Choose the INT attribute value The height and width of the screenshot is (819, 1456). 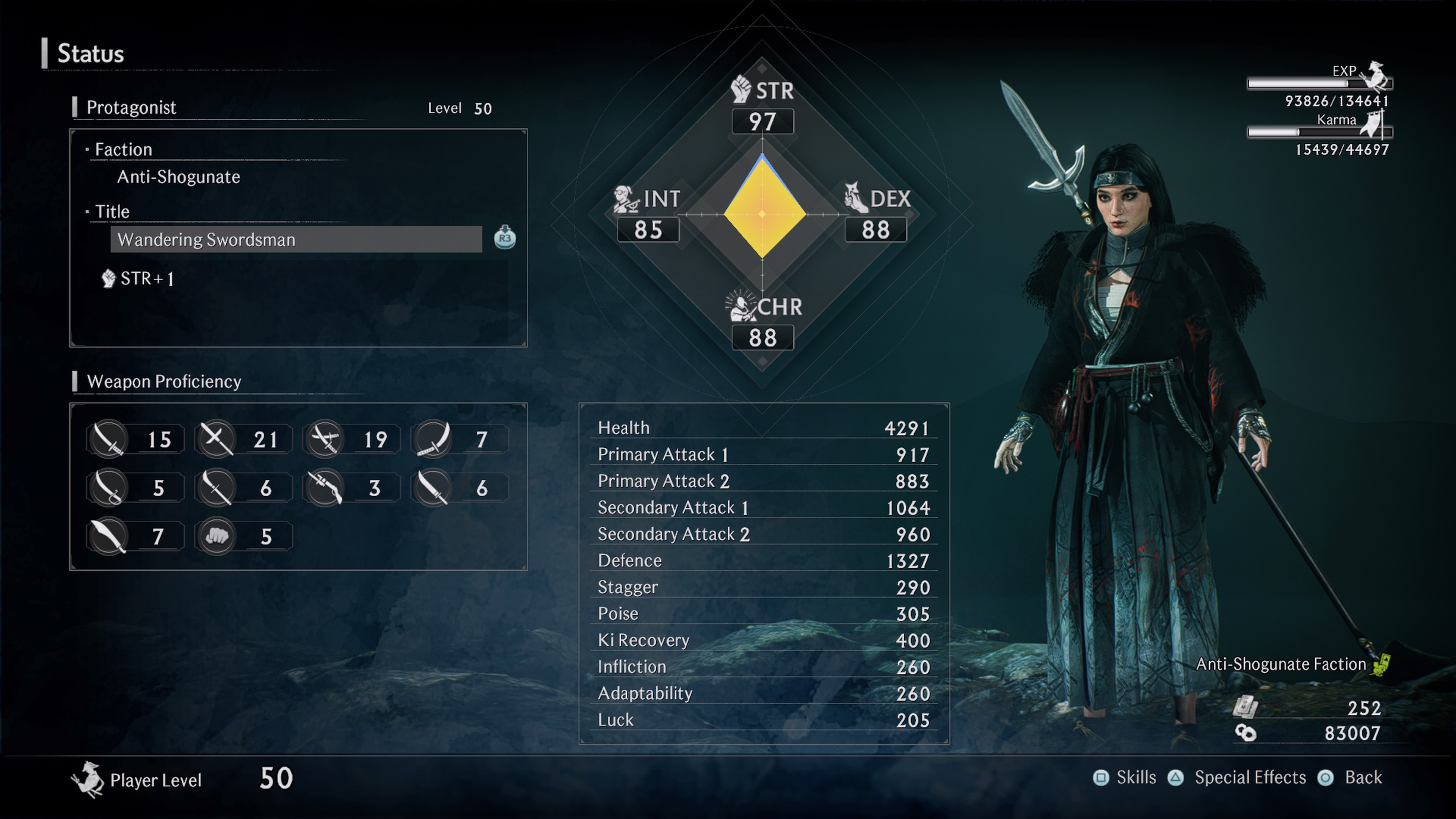tap(648, 230)
